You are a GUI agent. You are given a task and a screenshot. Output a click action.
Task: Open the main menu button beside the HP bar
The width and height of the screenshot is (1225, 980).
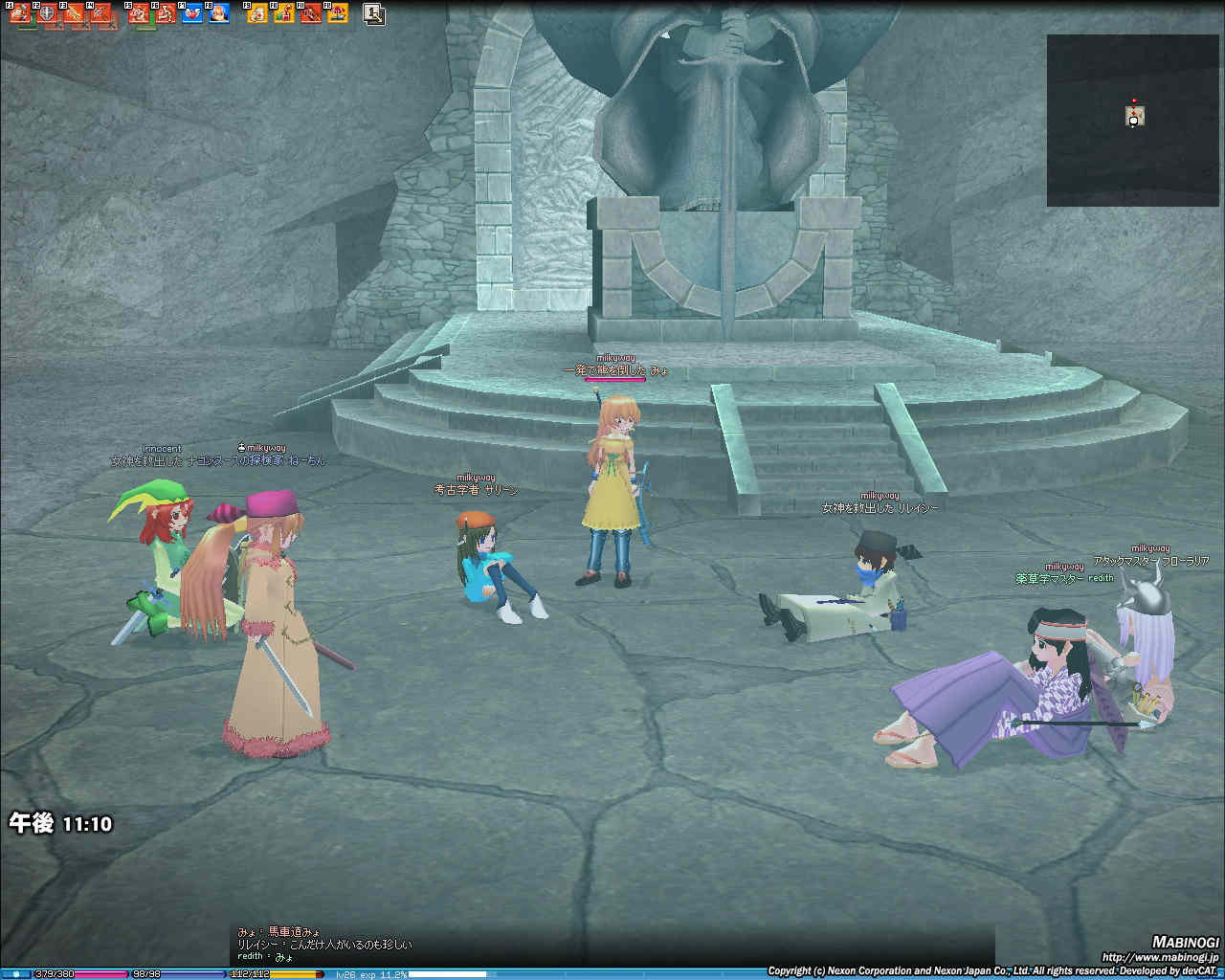tap(15, 974)
